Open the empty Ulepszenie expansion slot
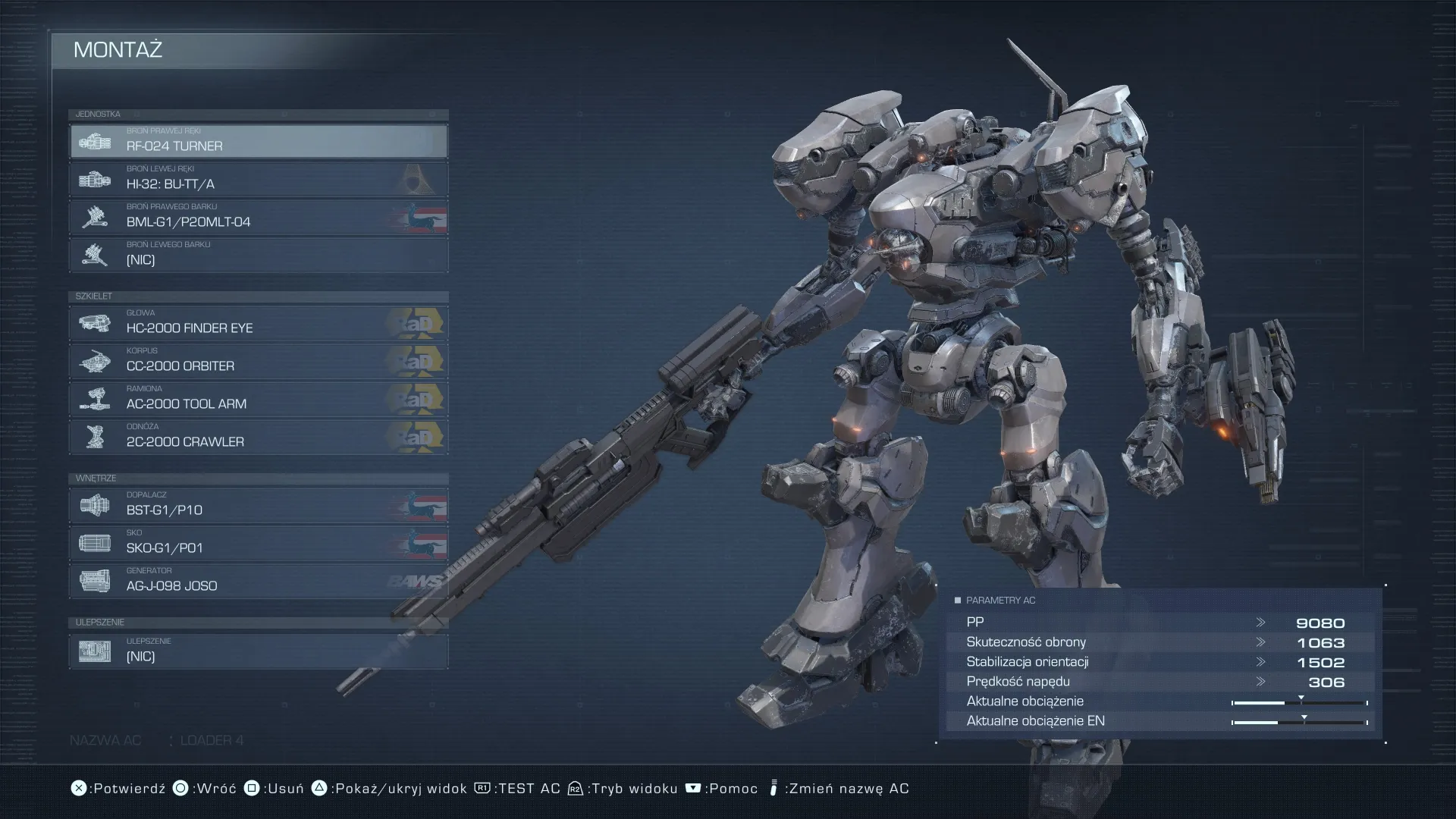 [258, 652]
